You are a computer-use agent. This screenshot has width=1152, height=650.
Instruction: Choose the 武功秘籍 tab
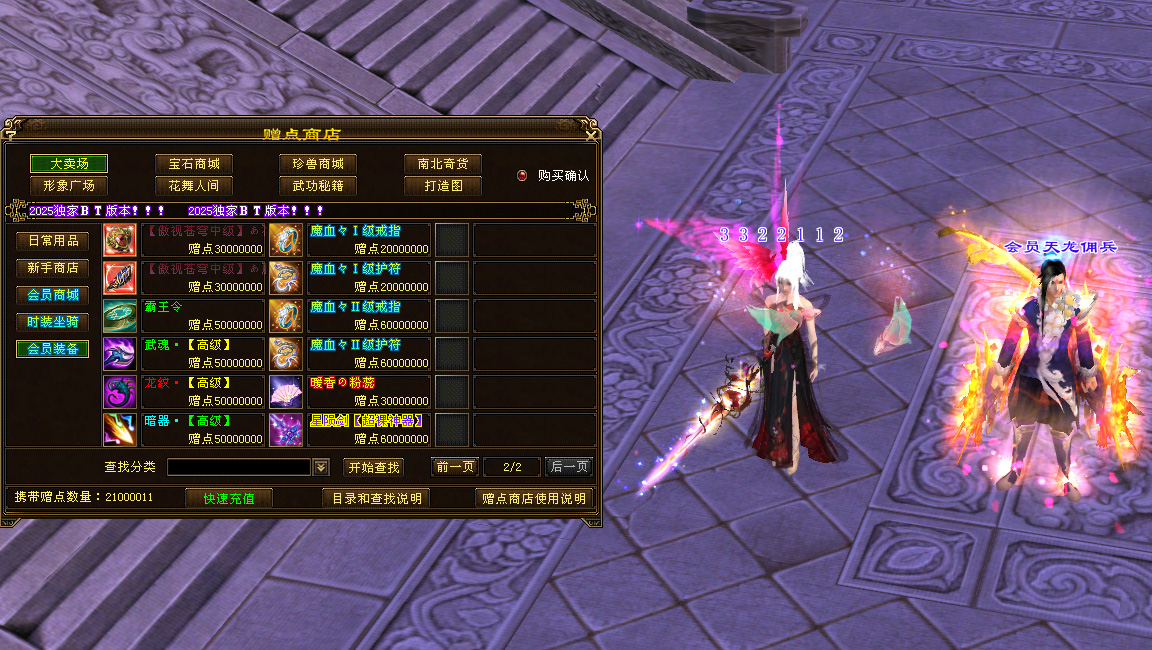(x=318, y=185)
